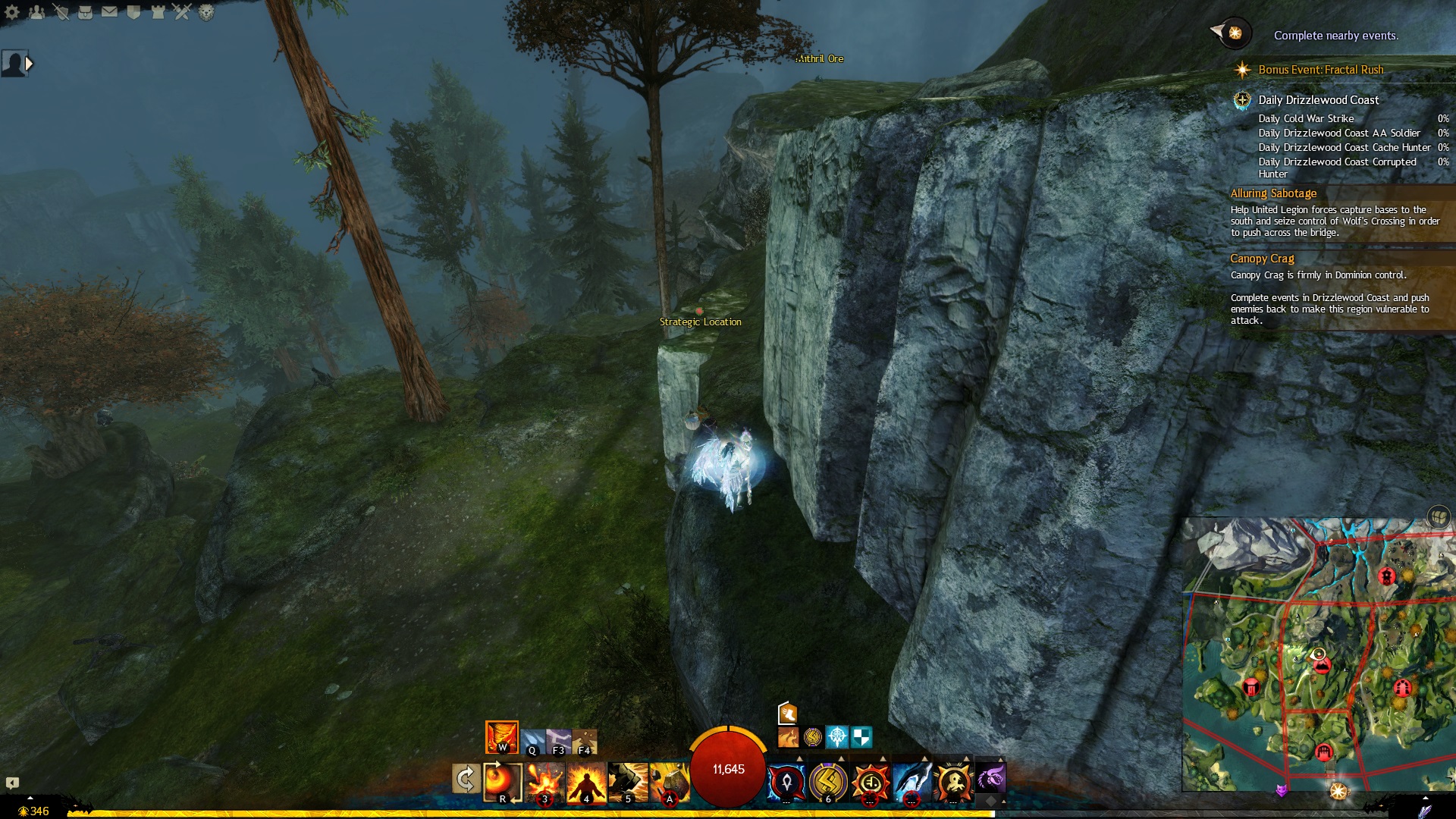The image size is (1456, 819).
Task: Open the World vs World castle icon
Action: pos(158,12)
